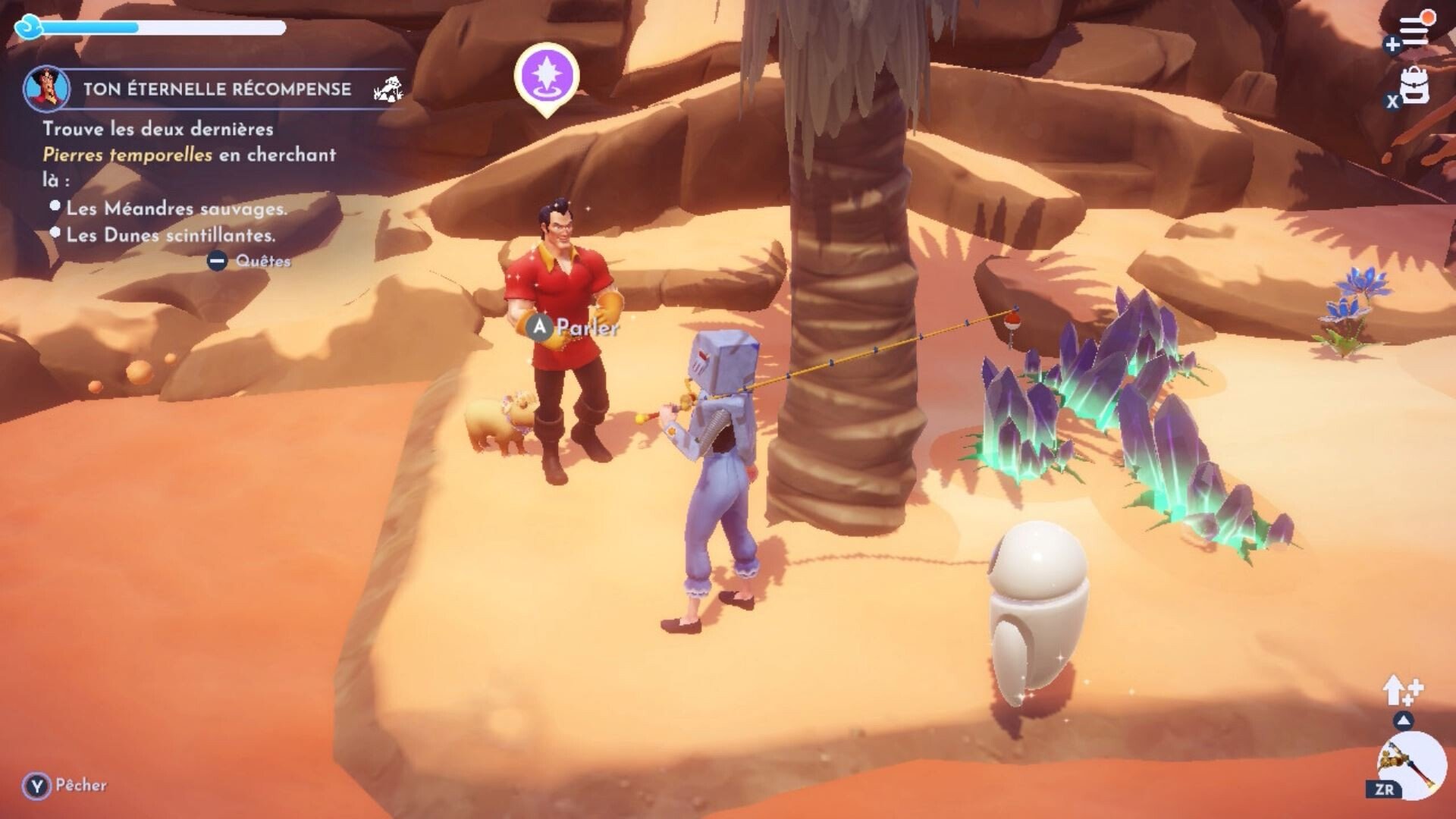This screenshot has width=1456, height=819.
Task: Open the arrow-plus upgrade icon
Action: point(1402,691)
